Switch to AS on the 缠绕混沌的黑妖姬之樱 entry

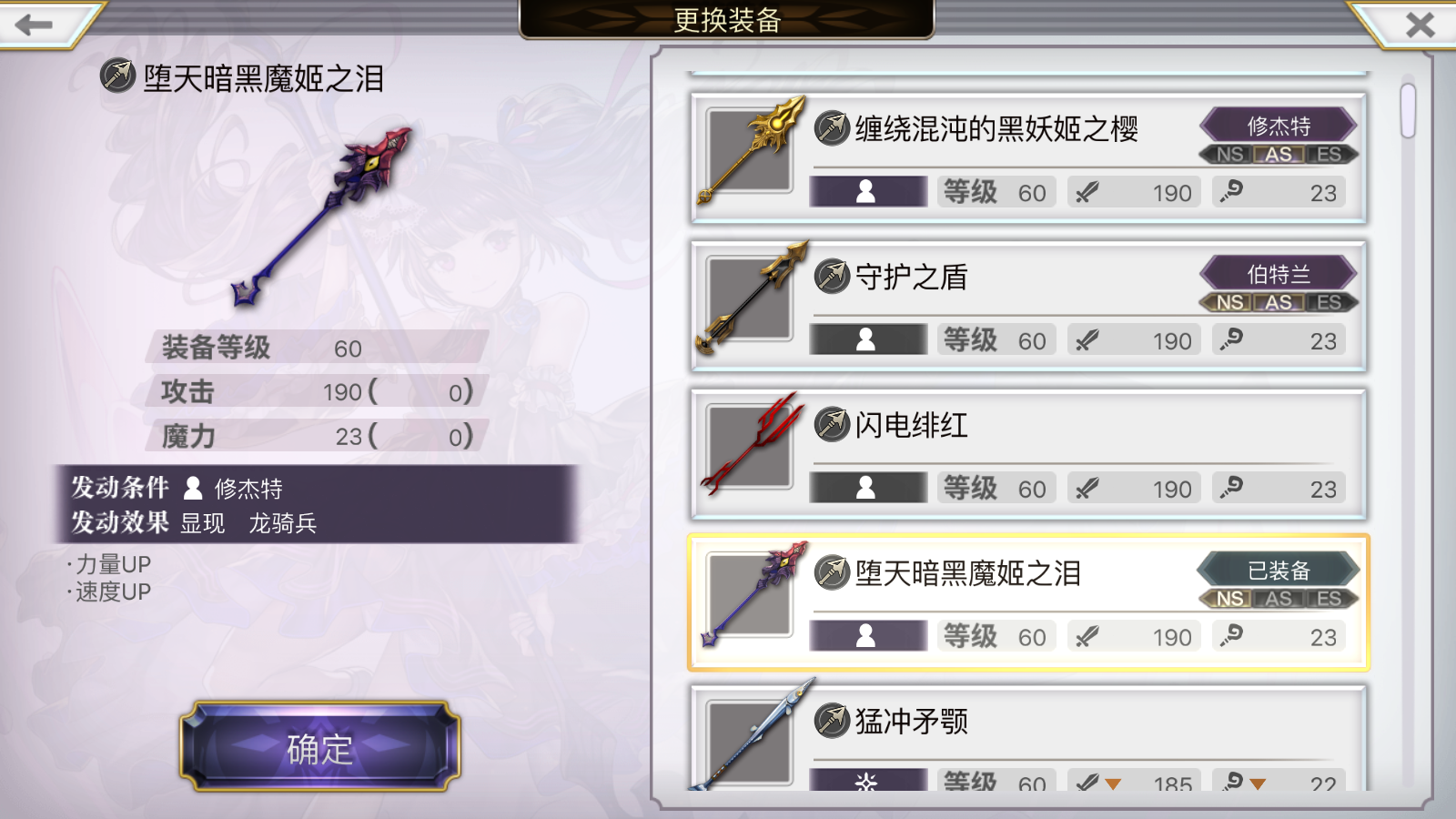pos(1279,155)
